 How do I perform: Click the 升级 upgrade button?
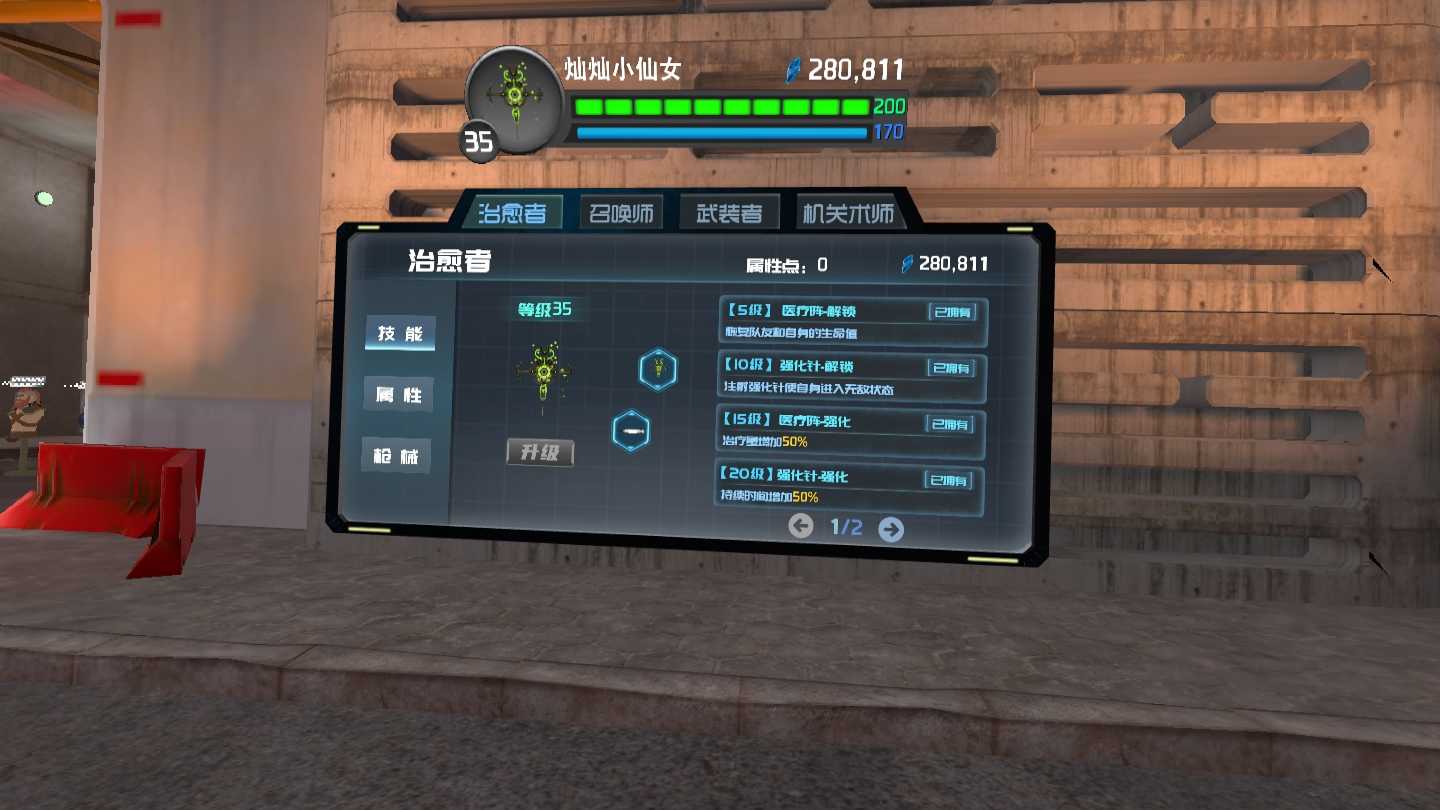pyautogui.click(x=540, y=453)
